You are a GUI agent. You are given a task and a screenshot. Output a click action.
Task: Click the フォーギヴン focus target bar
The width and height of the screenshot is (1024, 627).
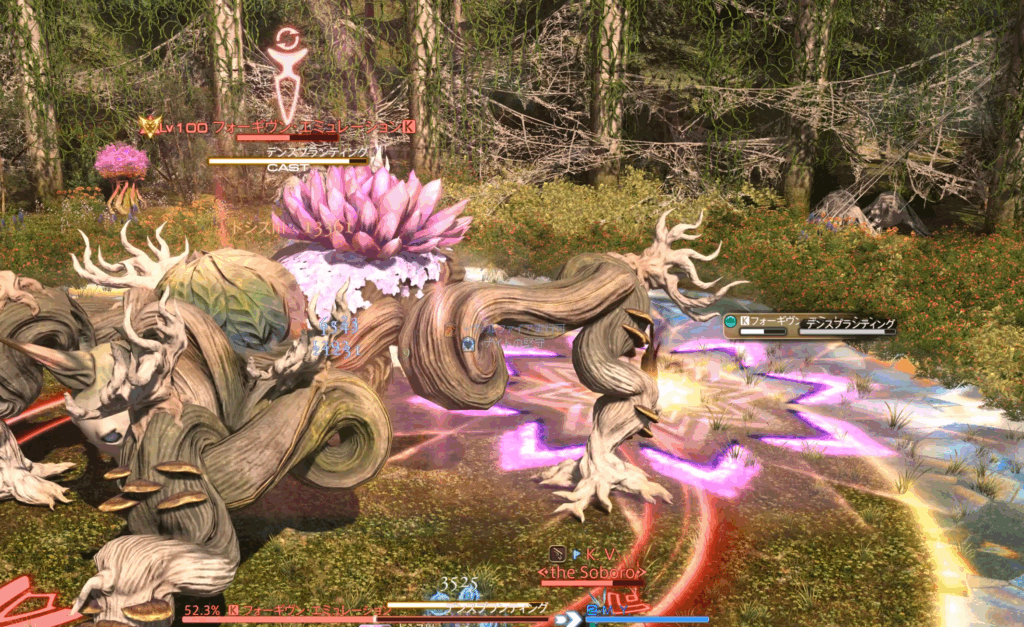click(808, 324)
